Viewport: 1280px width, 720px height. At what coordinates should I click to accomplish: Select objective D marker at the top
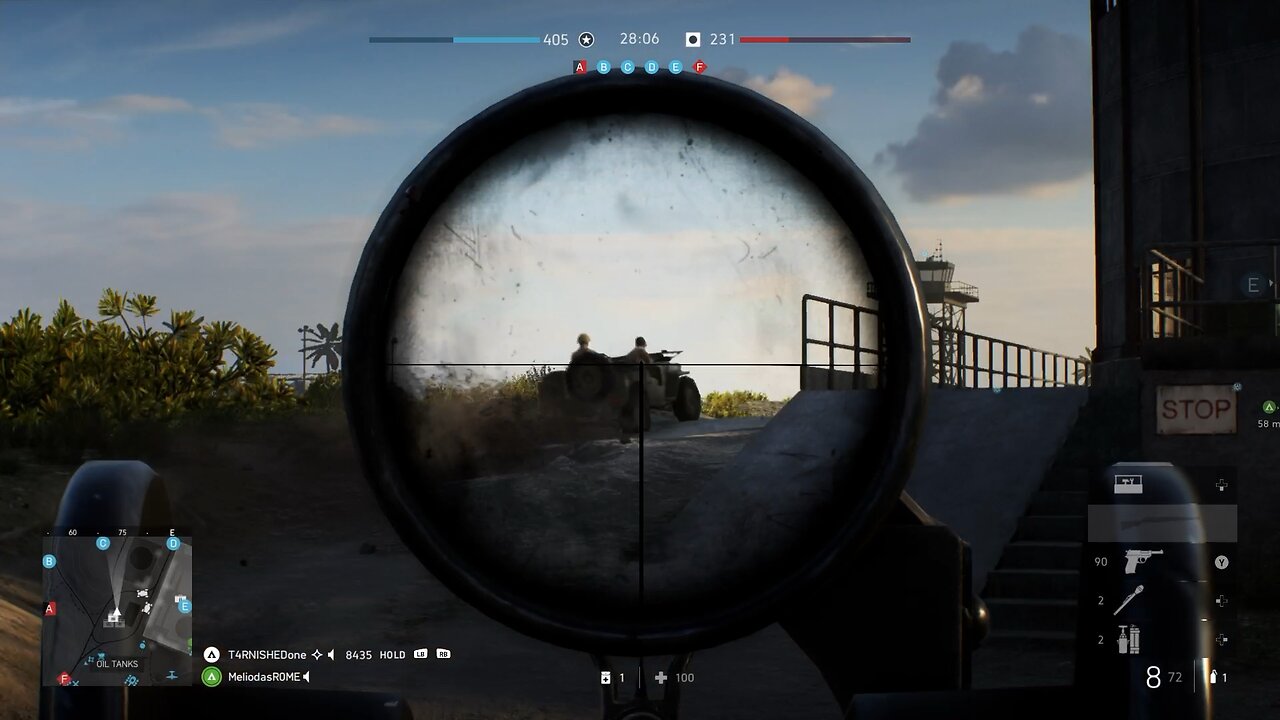pos(650,66)
